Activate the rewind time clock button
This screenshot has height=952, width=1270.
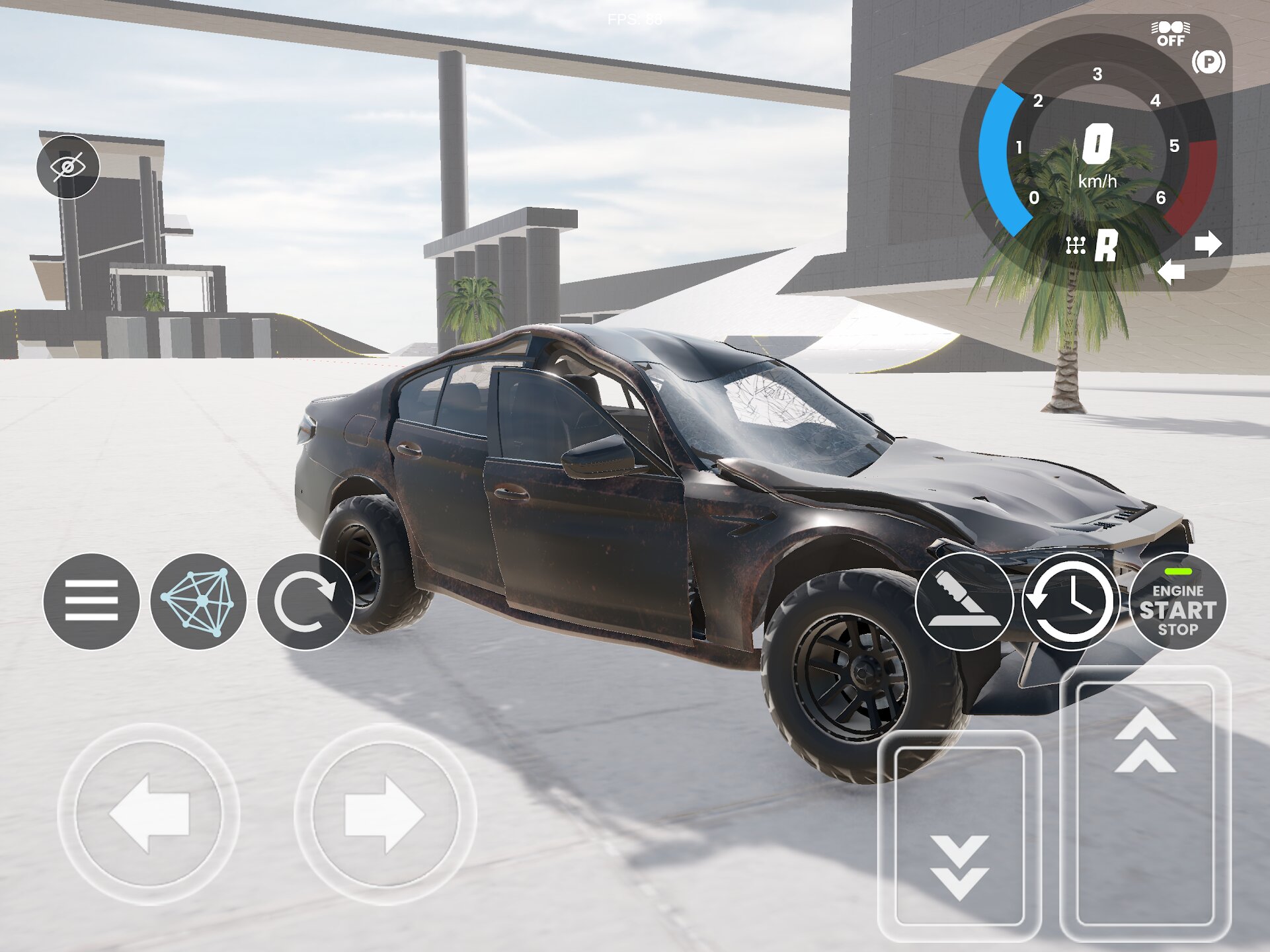[1070, 602]
